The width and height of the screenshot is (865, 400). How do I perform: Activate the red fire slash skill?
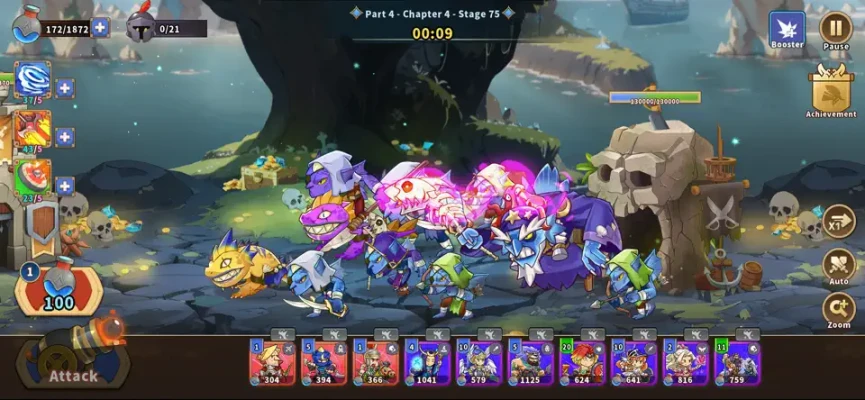pyautogui.click(x=33, y=129)
